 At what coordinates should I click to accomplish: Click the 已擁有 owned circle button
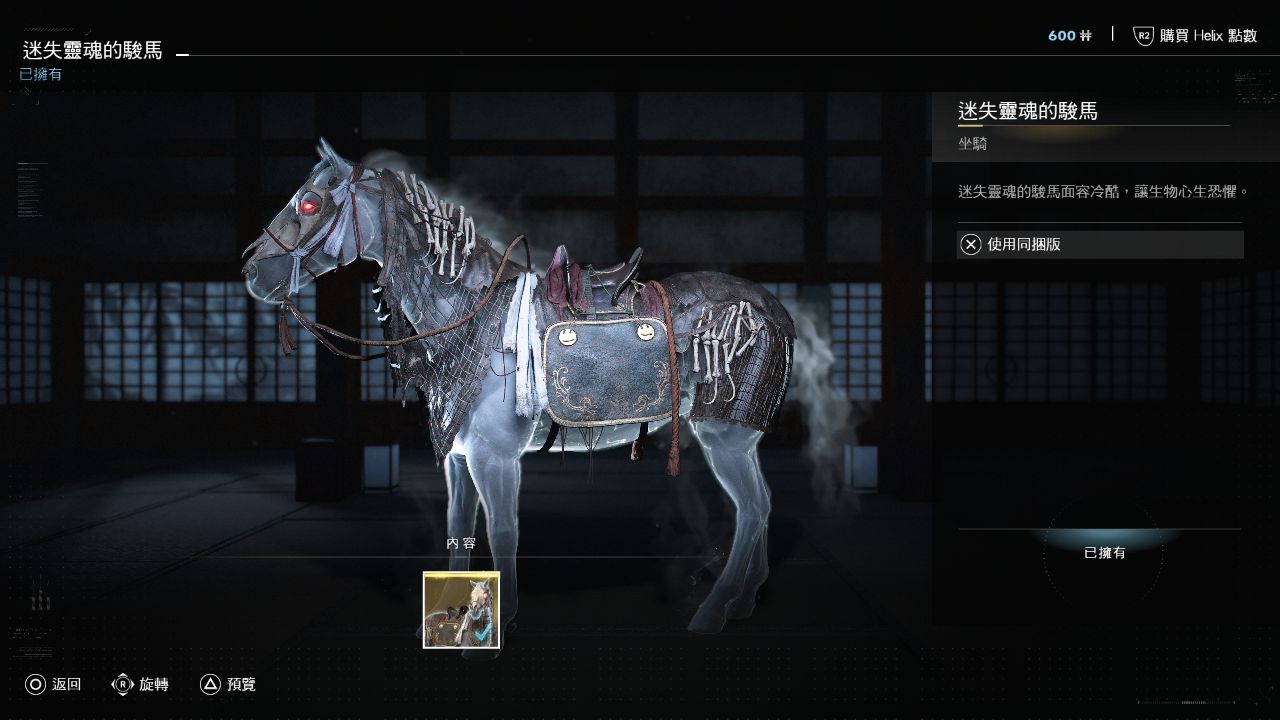(x=1104, y=553)
